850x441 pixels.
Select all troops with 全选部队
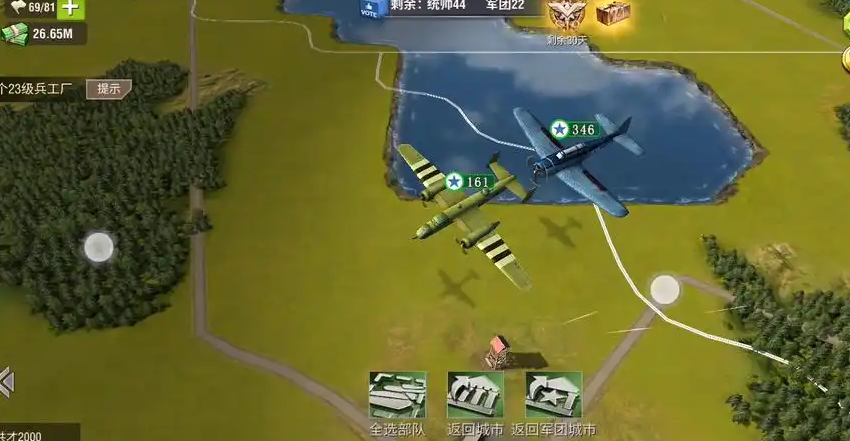pyautogui.click(x=397, y=395)
